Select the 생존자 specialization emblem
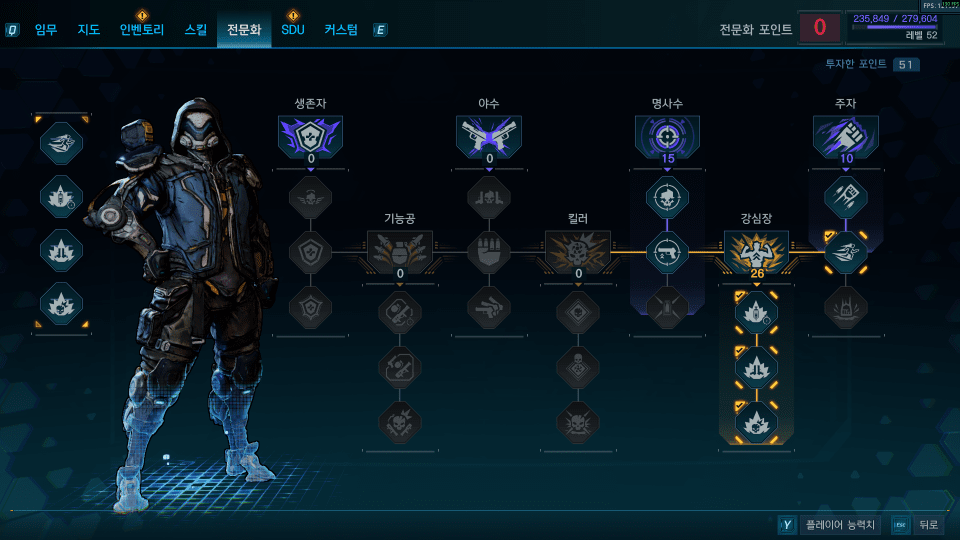This screenshot has height=540, width=960. (310, 137)
